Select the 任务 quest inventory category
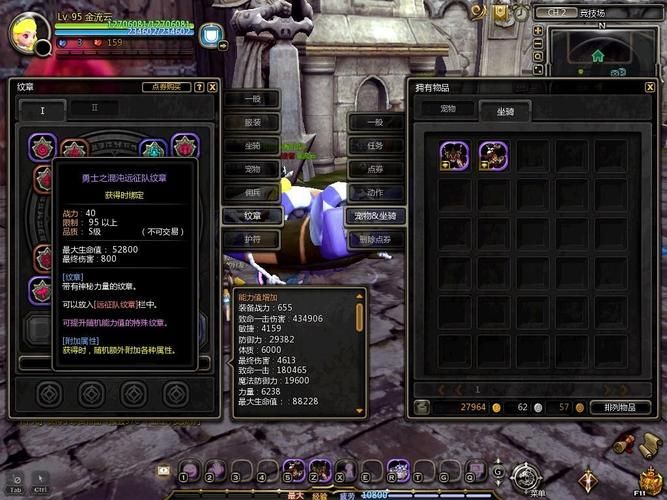Image resolution: width=667 pixels, height=500 pixels. pos(375,145)
